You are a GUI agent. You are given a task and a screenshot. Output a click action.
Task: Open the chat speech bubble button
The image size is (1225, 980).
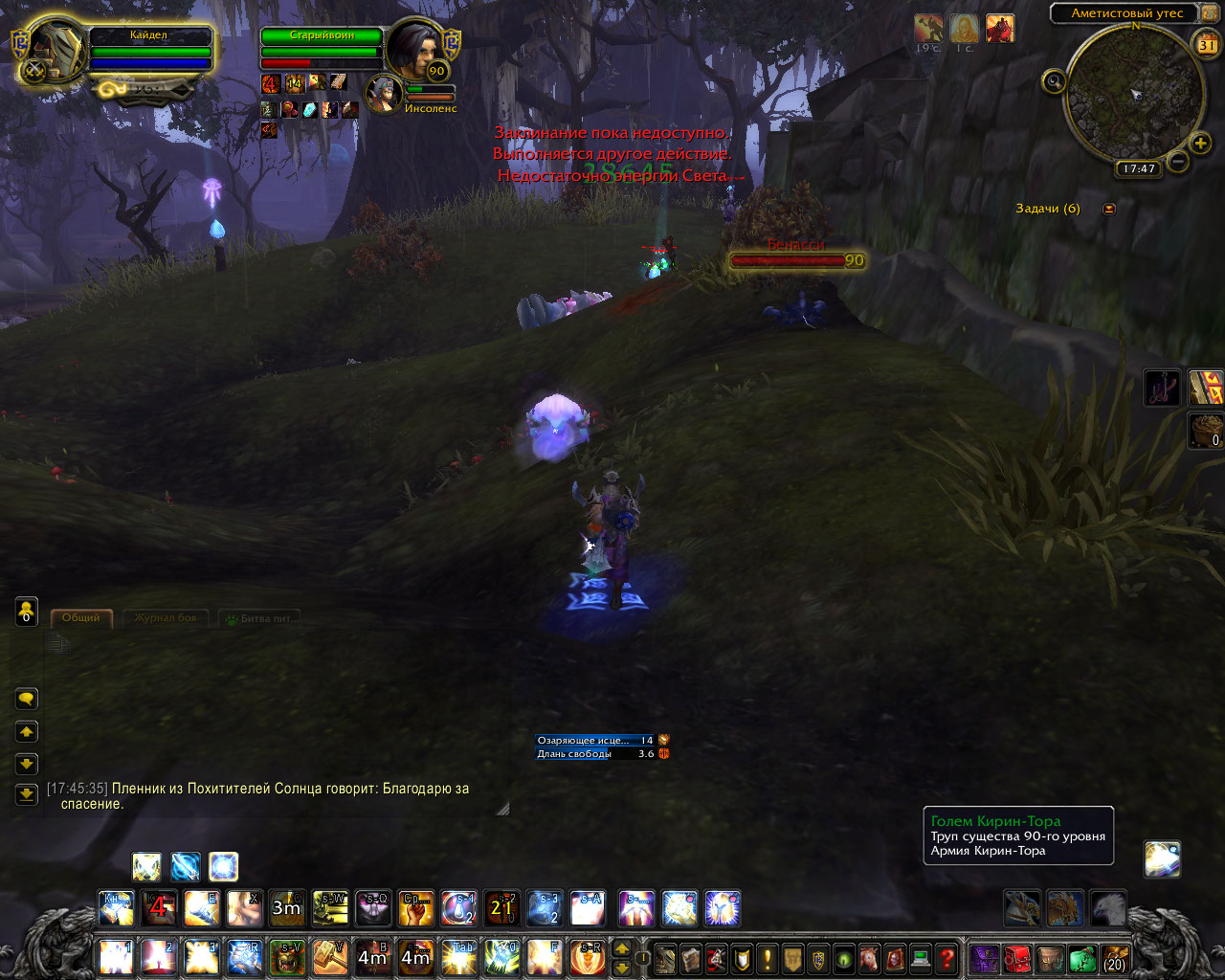pyautogui.click(x=27, y=700)
